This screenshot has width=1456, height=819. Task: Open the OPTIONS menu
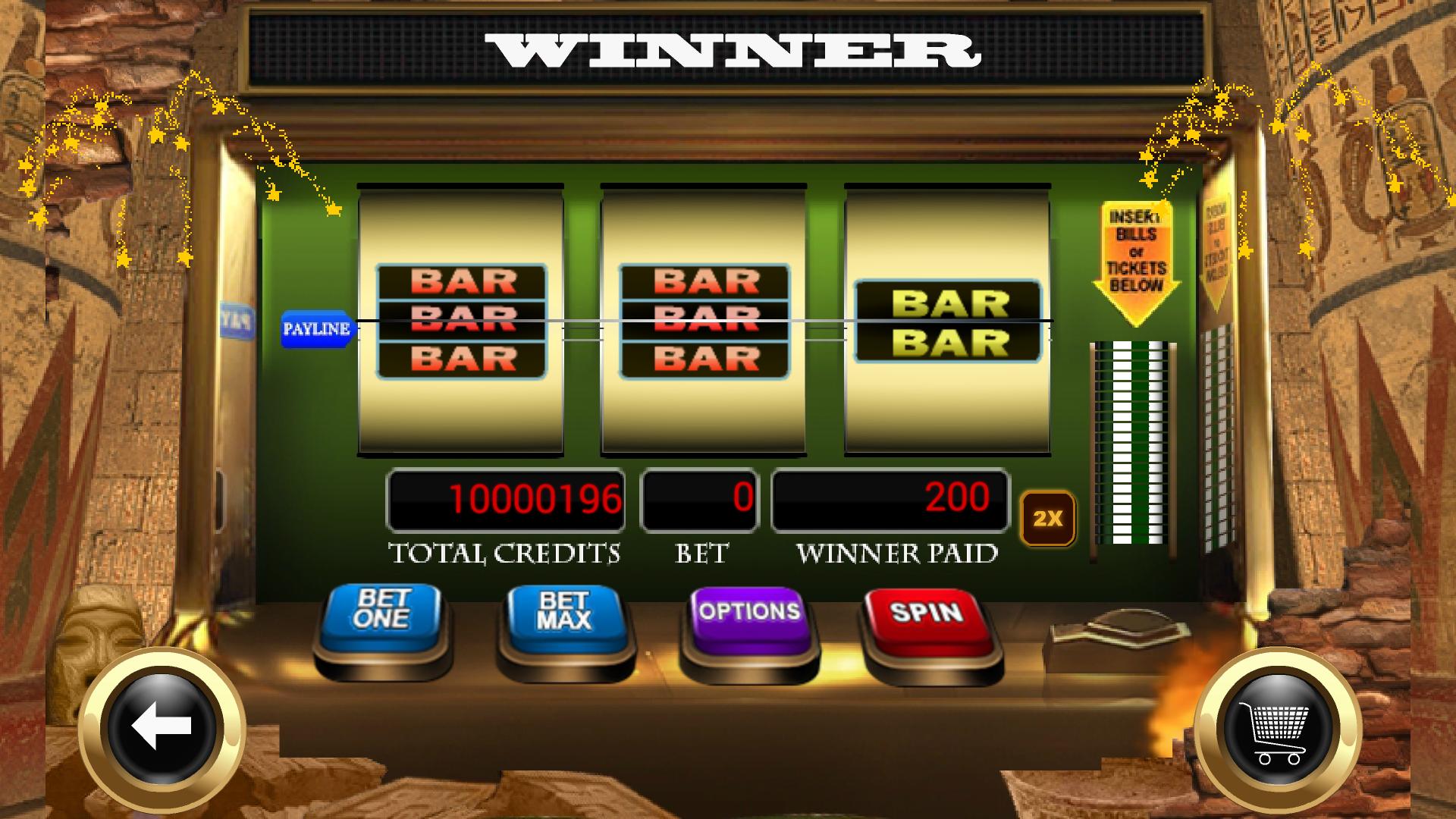747,610
